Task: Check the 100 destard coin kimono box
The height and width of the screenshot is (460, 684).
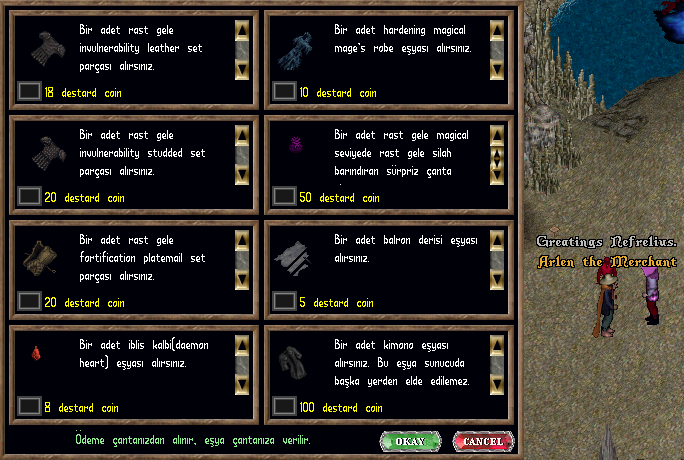Action: point(285,407)
